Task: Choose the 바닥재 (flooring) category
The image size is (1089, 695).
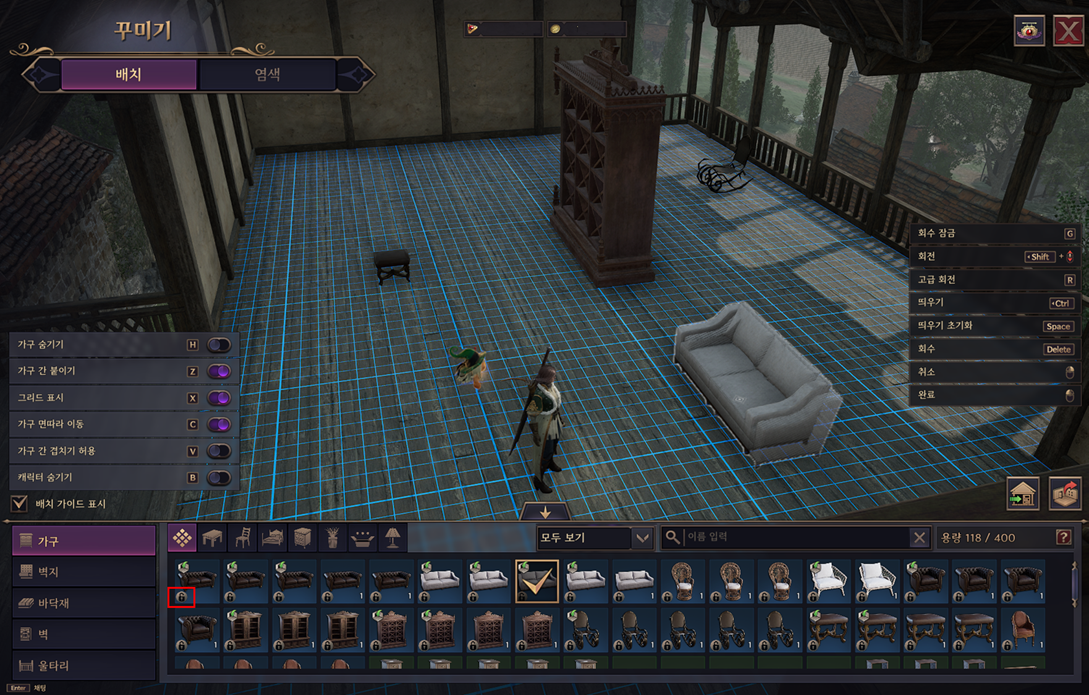Action: pos(84,603)
